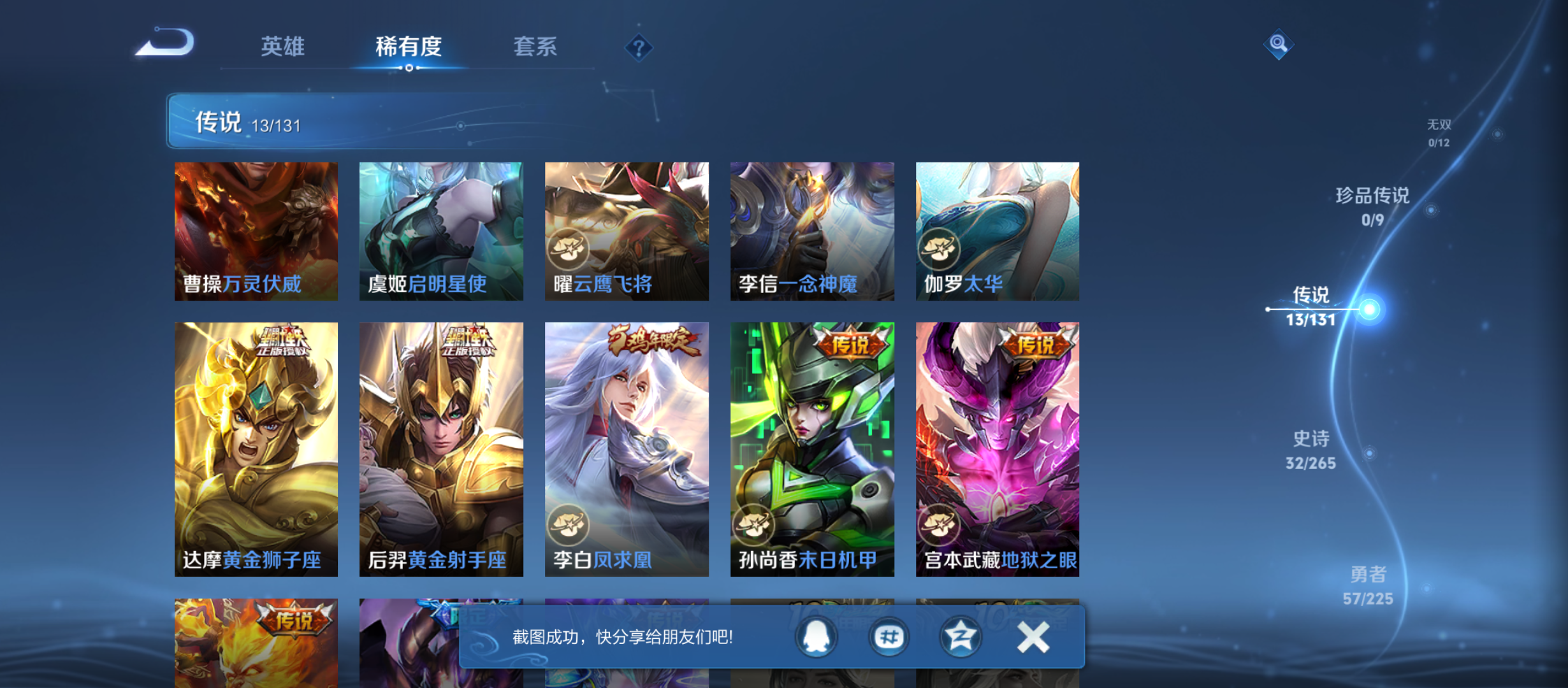Share via the WeChat icon in the share bar
The image size is (1568, 688).
[889, 636]
